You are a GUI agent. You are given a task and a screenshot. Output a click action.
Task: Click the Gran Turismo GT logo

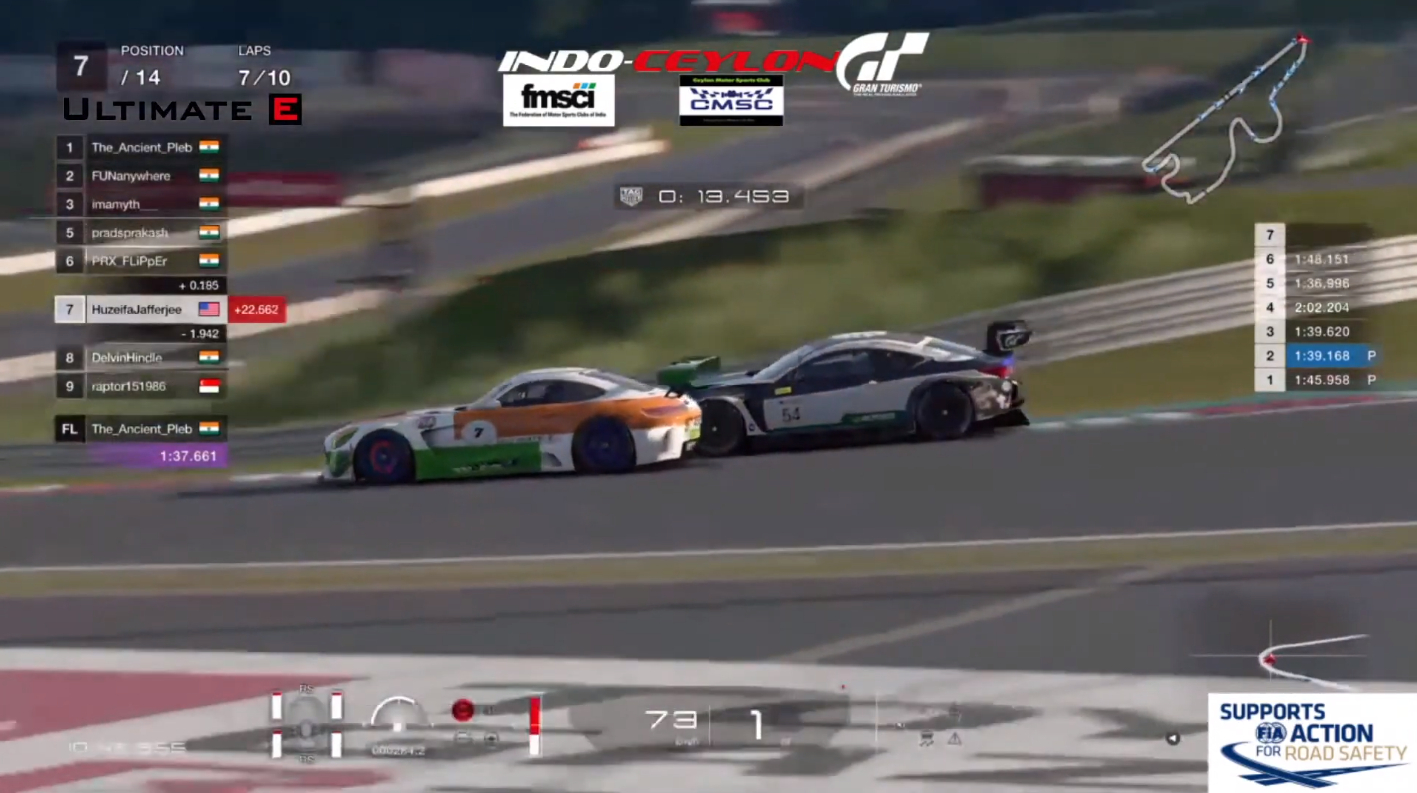pos(882,62)
